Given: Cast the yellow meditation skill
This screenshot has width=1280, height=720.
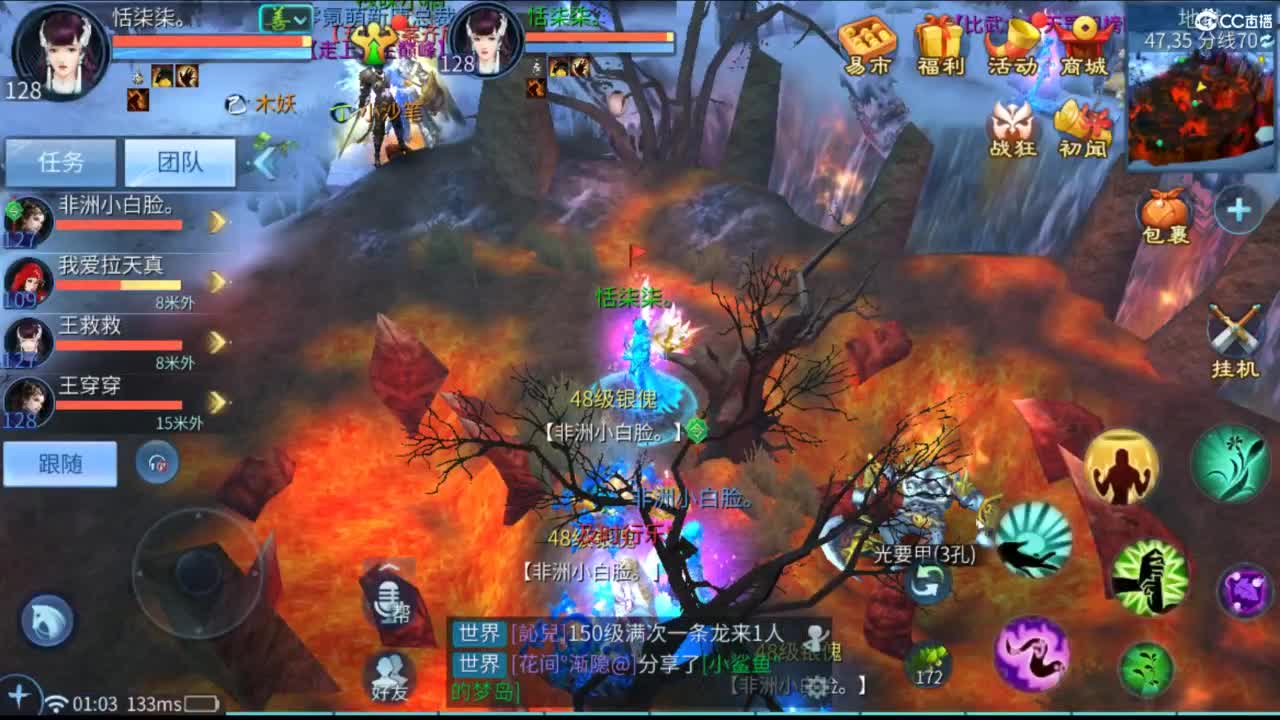Looking at the screenshot, I should pyautogui.click(x=1122, y=468).
